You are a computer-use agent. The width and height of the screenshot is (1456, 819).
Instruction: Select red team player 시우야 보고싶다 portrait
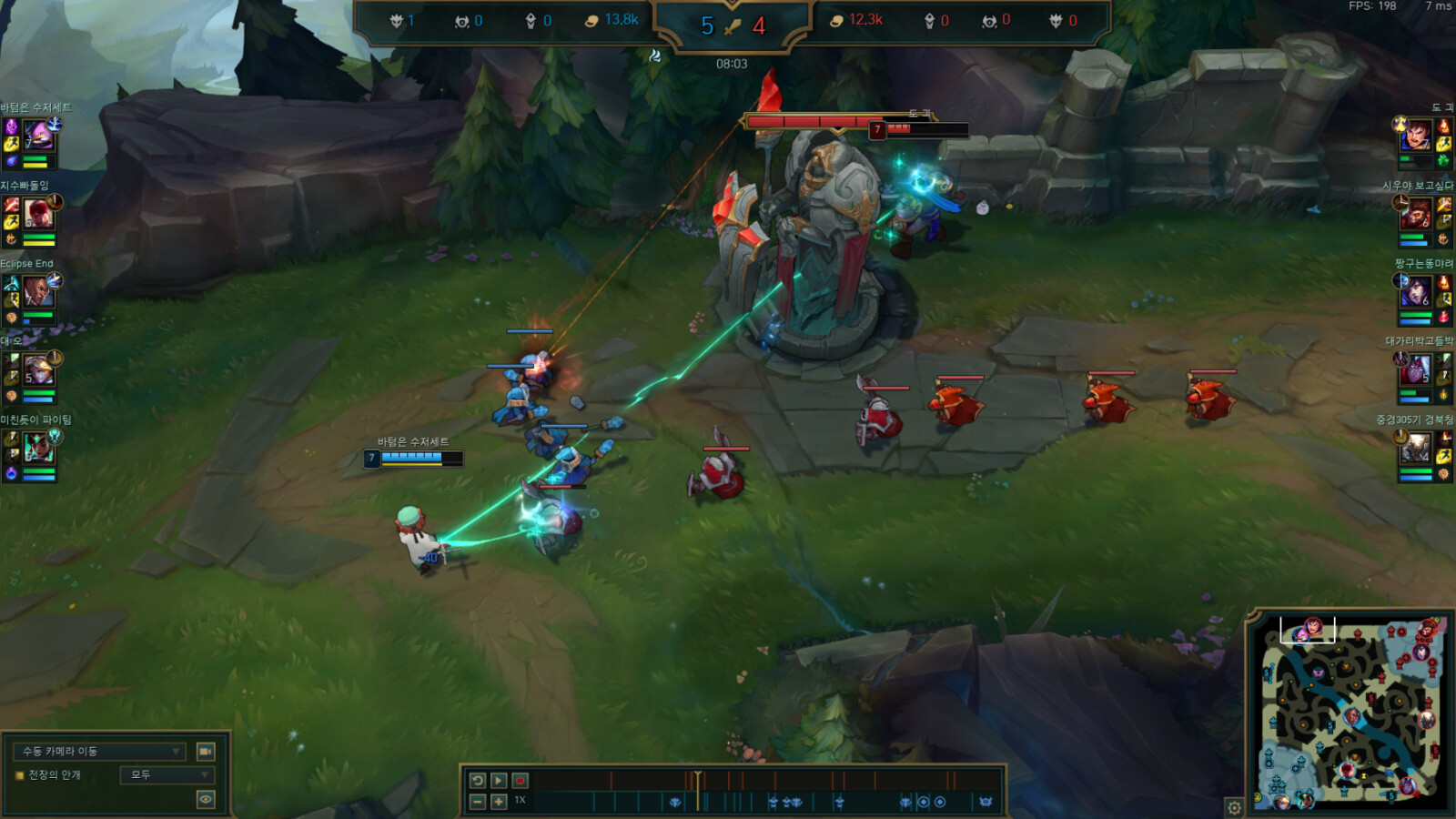[1416, 214]
